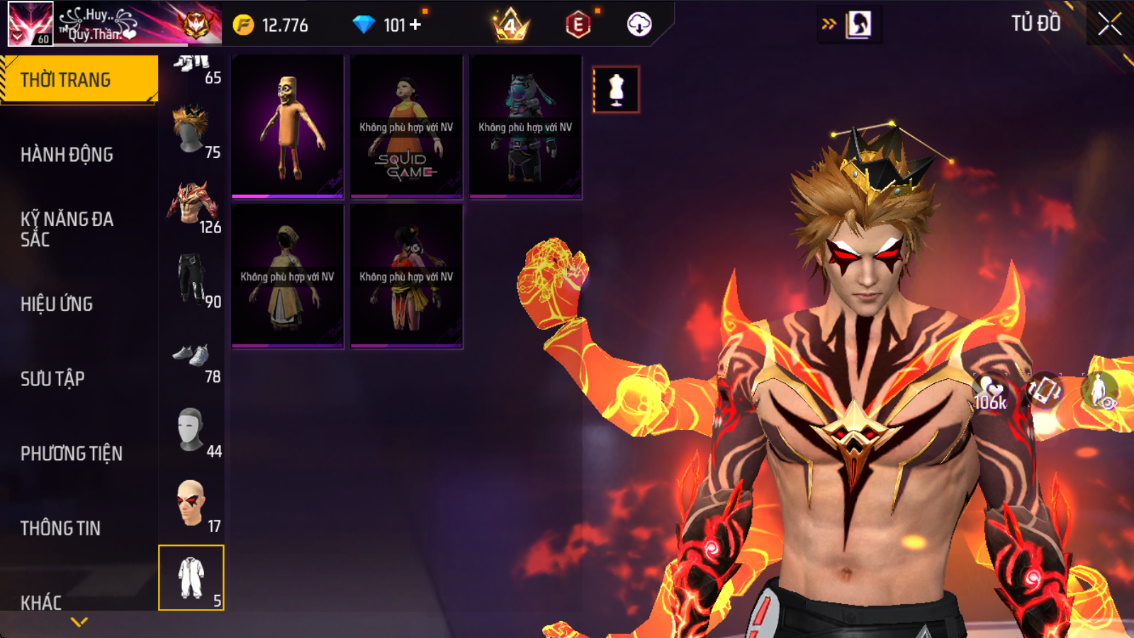Switch to the THỜI TRANG tab
Image resolution: width=1134 pixels, height=638 pixels.
78,80
